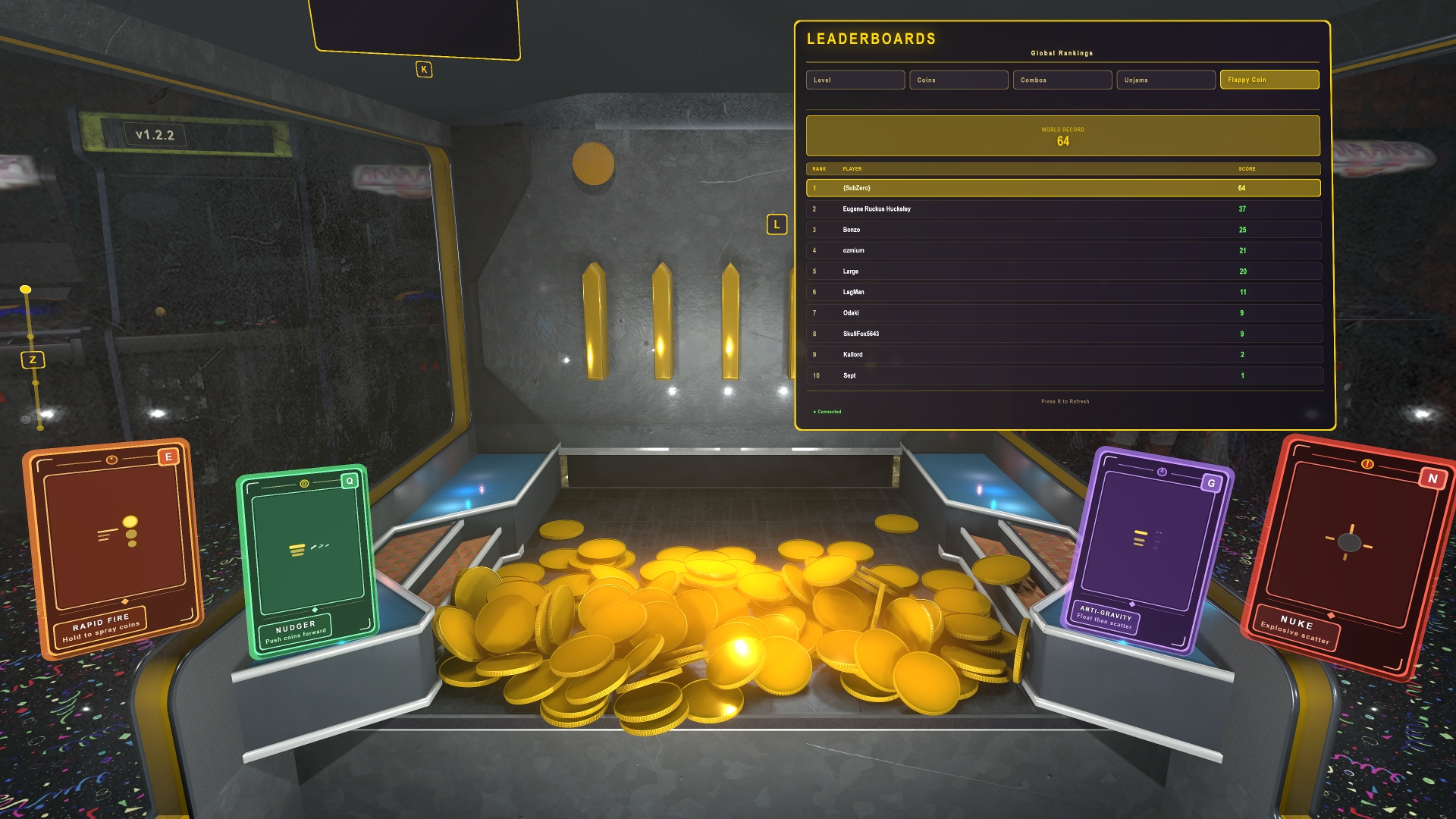Select the LagMan leaderboard row
This screenshot has width=1456, height=819.
point(1062,292)
